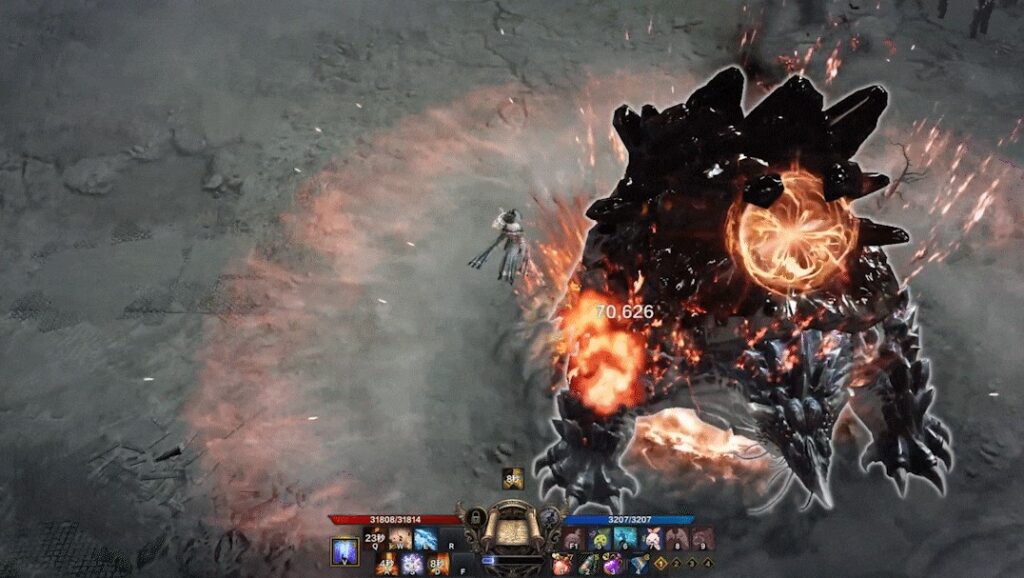Click the golden buff icon above the scroll
The width and height of the screenshot is (1024, 578).
coord(511,479)
